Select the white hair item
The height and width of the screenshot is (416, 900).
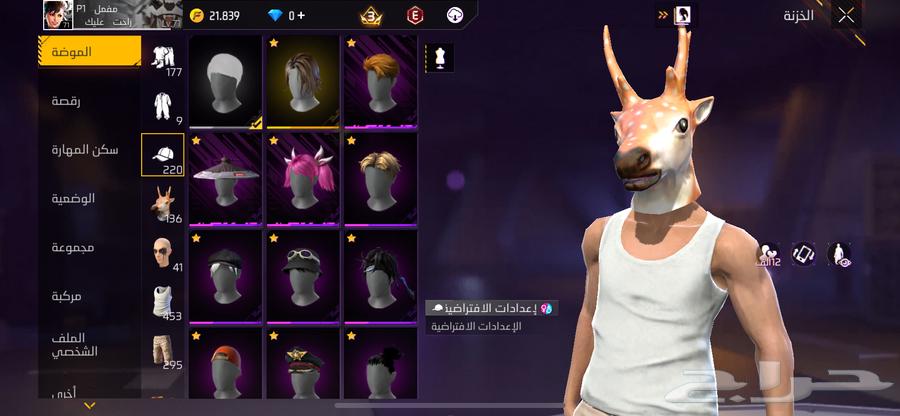(x=225, y=83)
